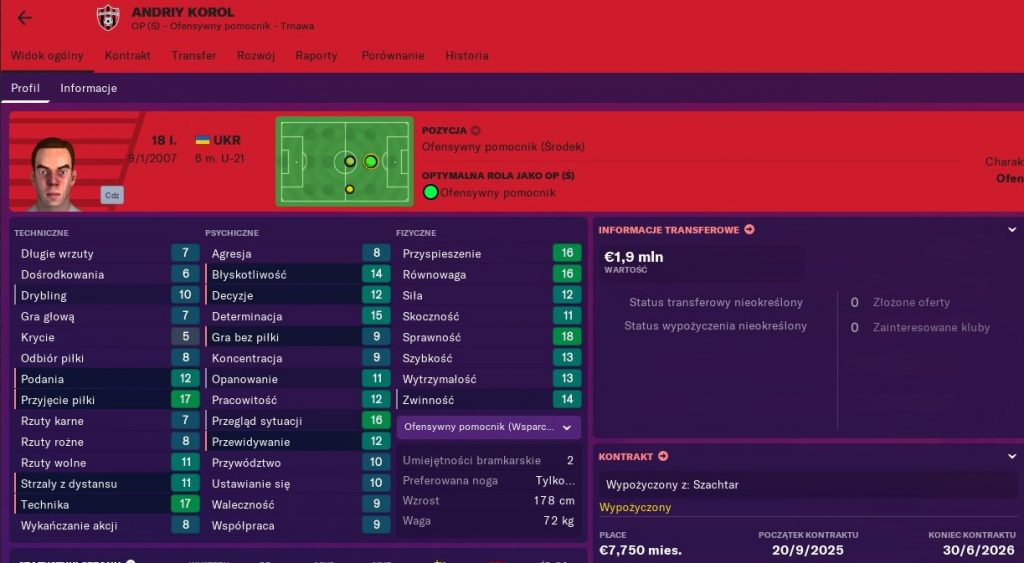Select the Profil sub-tab

click(25, 88)
